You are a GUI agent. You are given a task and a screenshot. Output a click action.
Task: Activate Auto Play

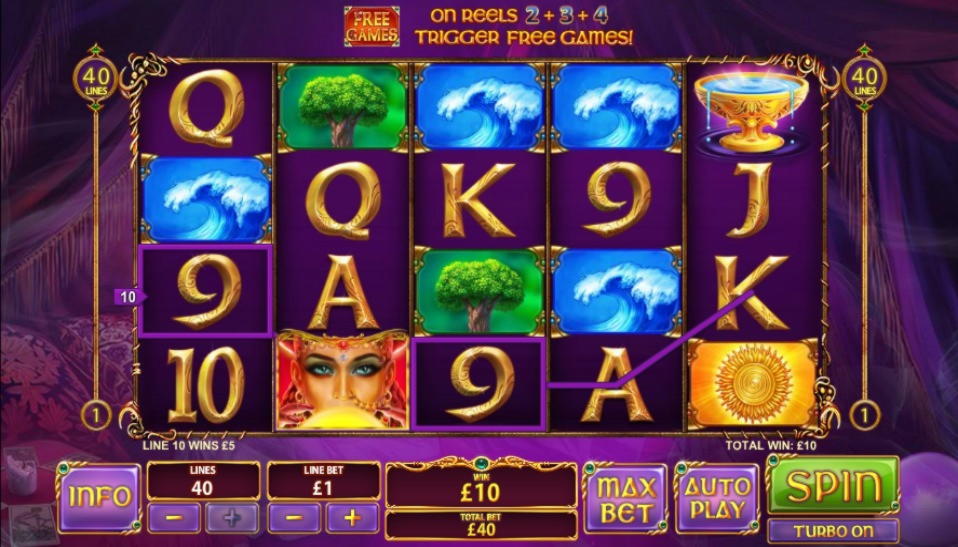pyautogui.click(x=717, y=497)
